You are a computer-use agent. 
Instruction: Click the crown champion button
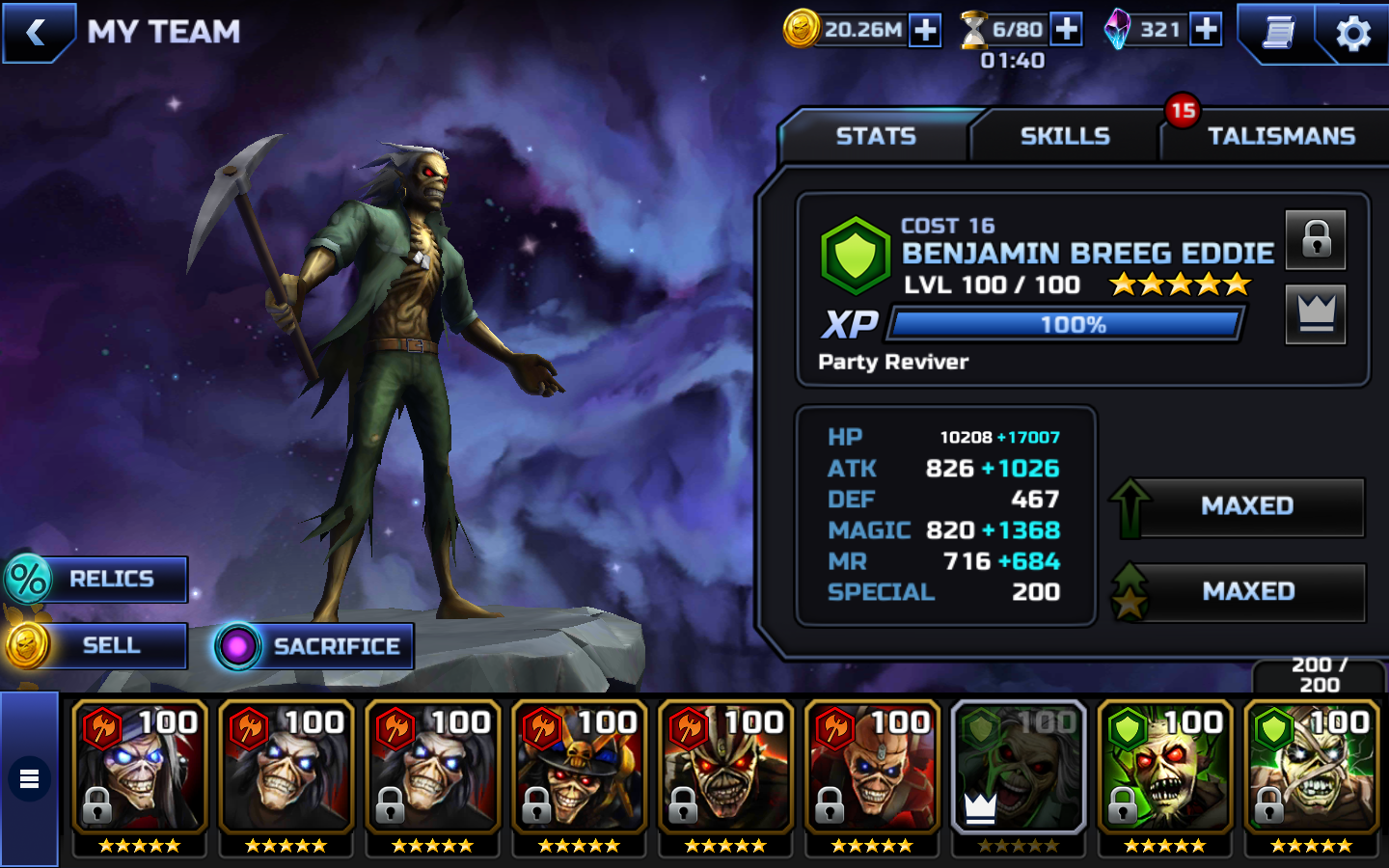click(x=1316, y=313)
